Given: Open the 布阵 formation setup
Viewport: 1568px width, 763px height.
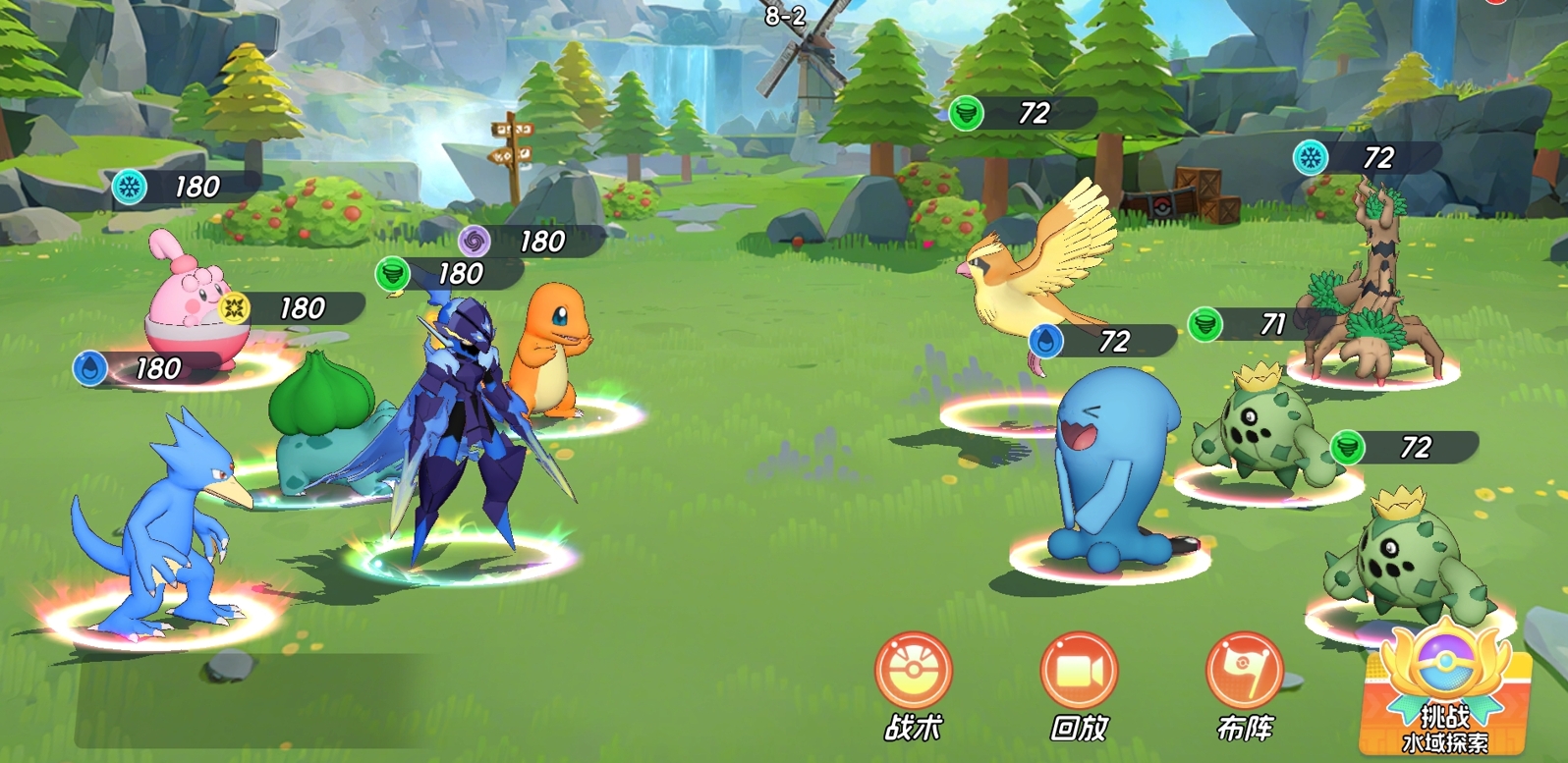Looking at the screenshot, I should click(1245, 673).
